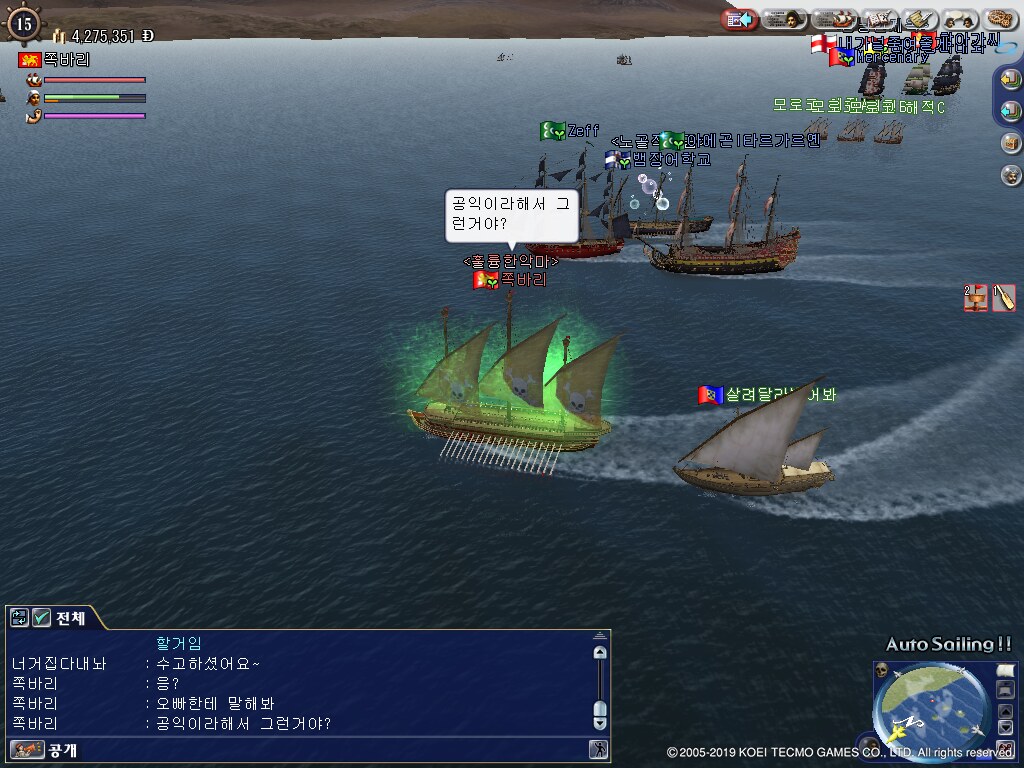Open the two-heads chat and community menu

[960, 19]
